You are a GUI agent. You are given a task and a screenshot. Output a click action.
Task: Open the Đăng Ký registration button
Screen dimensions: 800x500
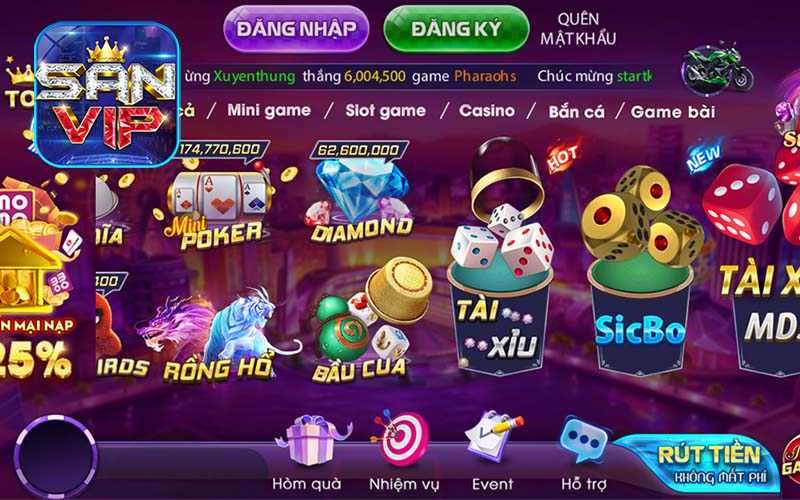[456, 29]
